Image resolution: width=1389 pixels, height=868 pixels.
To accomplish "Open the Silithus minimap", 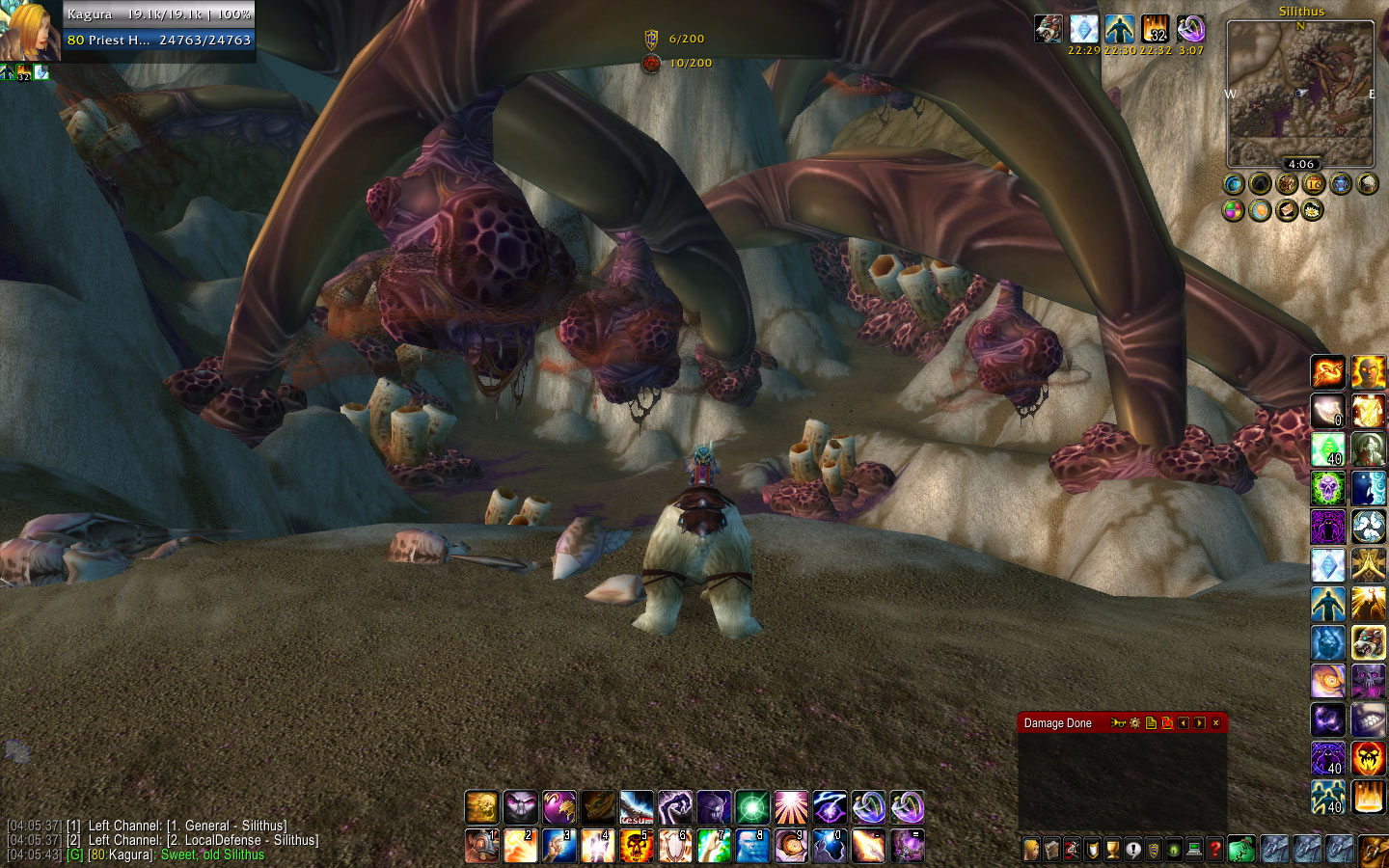I will [1300, 95].
